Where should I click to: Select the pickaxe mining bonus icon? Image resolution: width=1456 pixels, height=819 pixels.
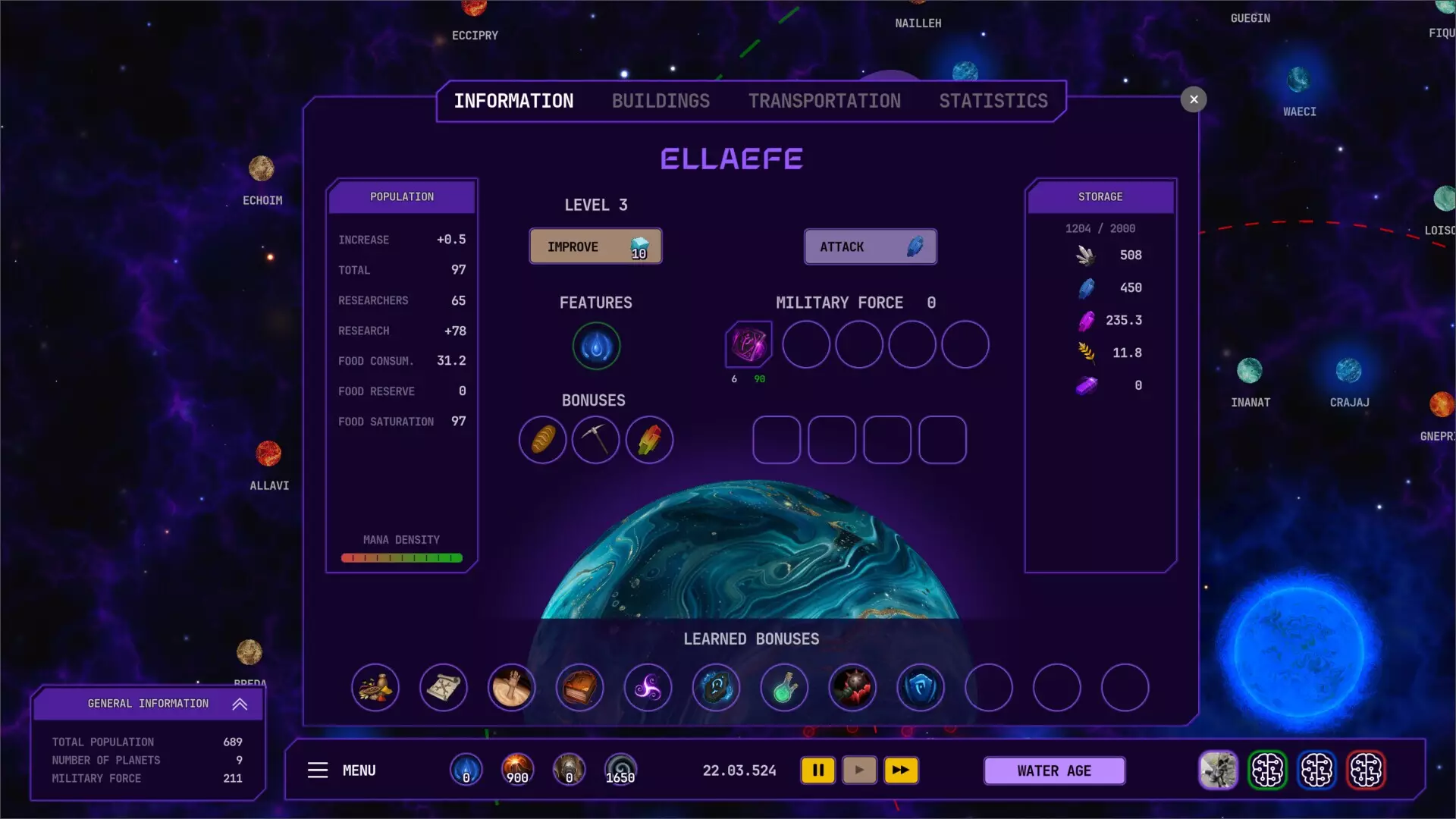(596, 440)
